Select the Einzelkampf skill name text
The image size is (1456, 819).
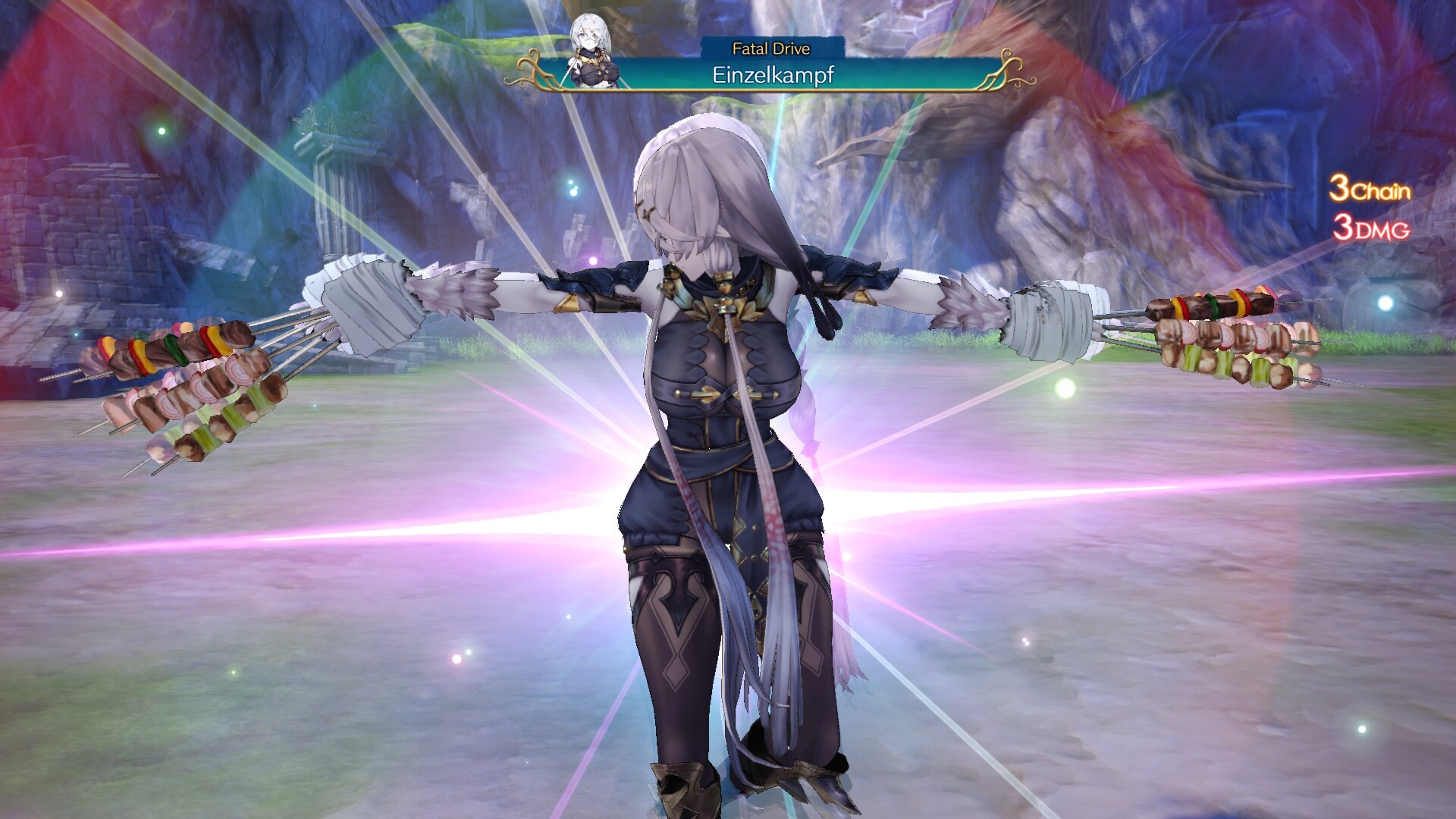pos(773,74)
